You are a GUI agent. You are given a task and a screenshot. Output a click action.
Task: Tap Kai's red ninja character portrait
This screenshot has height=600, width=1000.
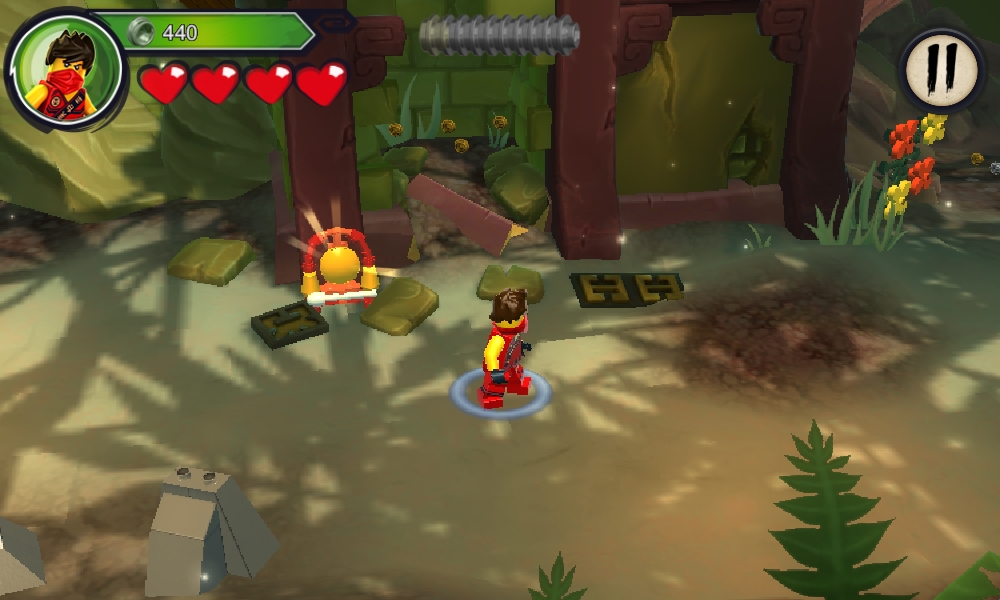click(x=67, y=70)
